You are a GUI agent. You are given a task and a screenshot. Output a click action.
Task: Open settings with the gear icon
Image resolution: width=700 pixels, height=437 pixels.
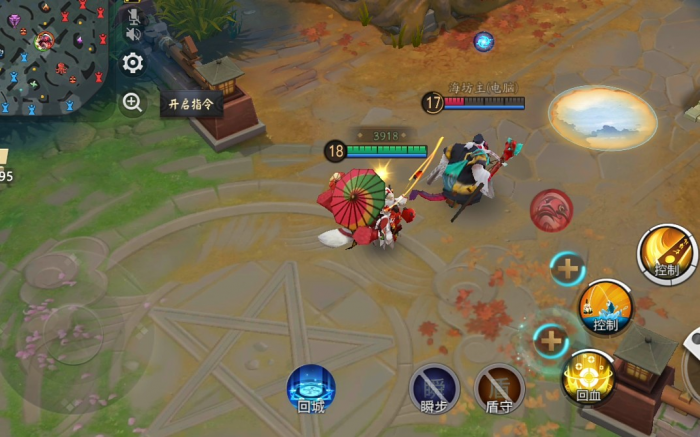(x=133, y=64)
